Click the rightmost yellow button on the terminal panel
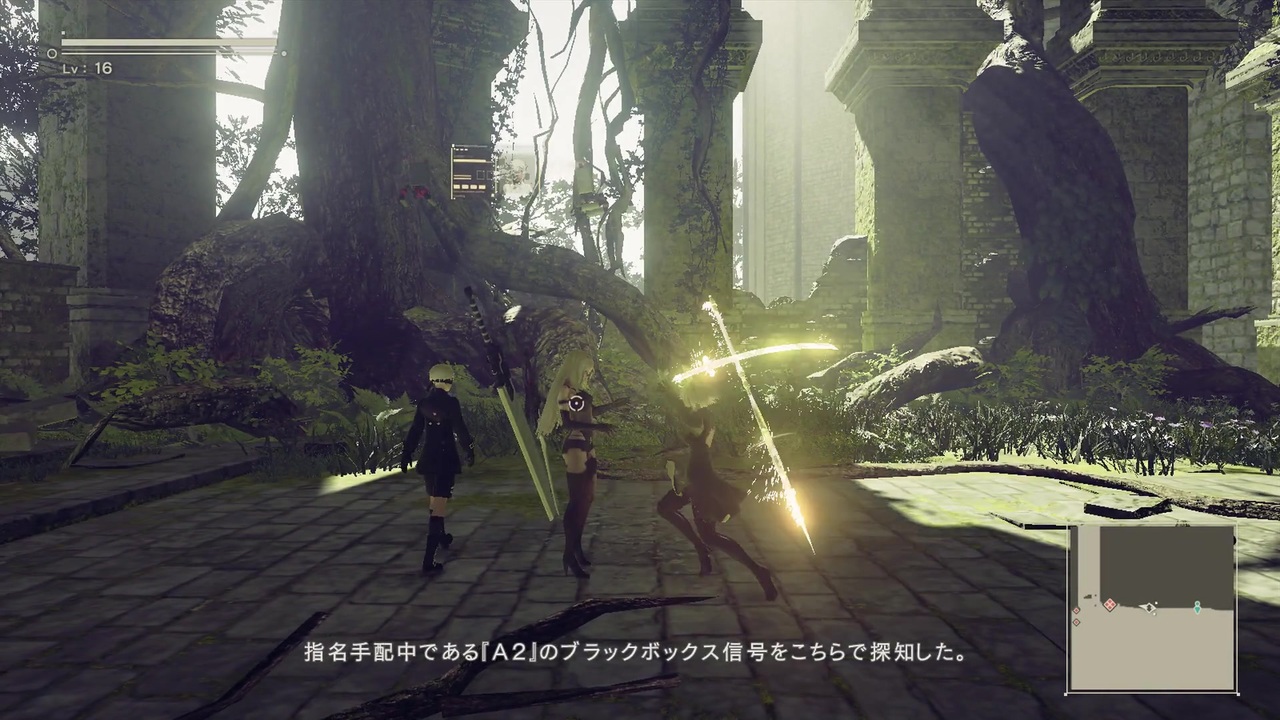Screen dimensions: 1280x720 tap(482, 187)
